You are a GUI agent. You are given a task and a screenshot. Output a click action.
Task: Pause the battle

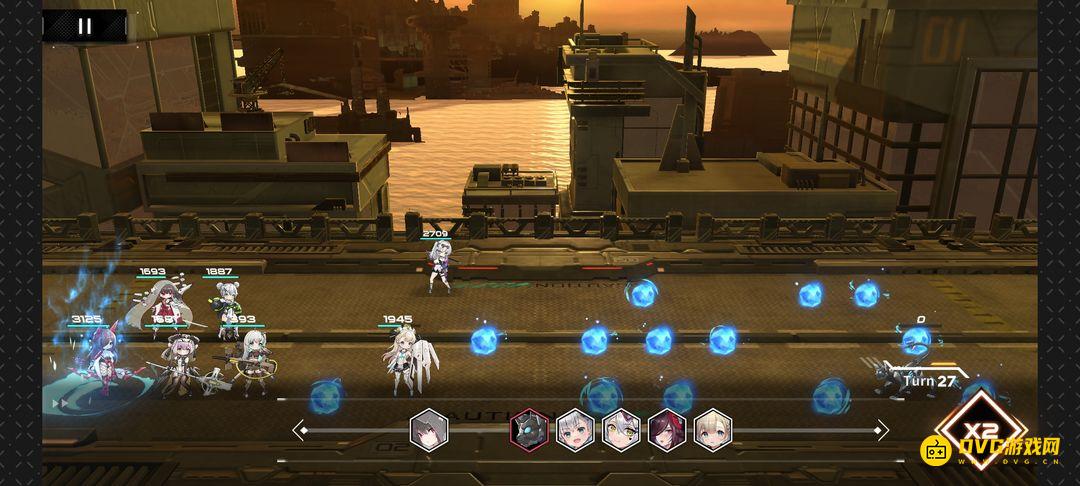pyautogui.click(x=84, y=26)
